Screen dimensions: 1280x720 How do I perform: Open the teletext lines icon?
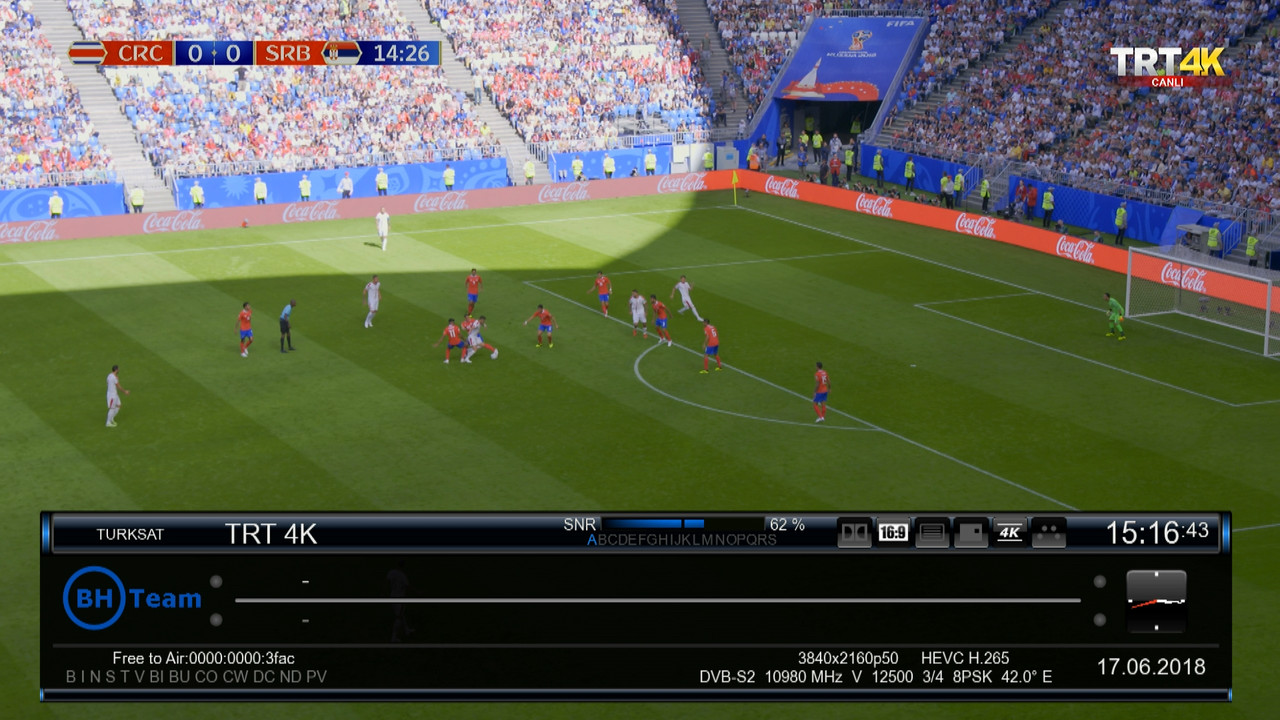(932, 533)
